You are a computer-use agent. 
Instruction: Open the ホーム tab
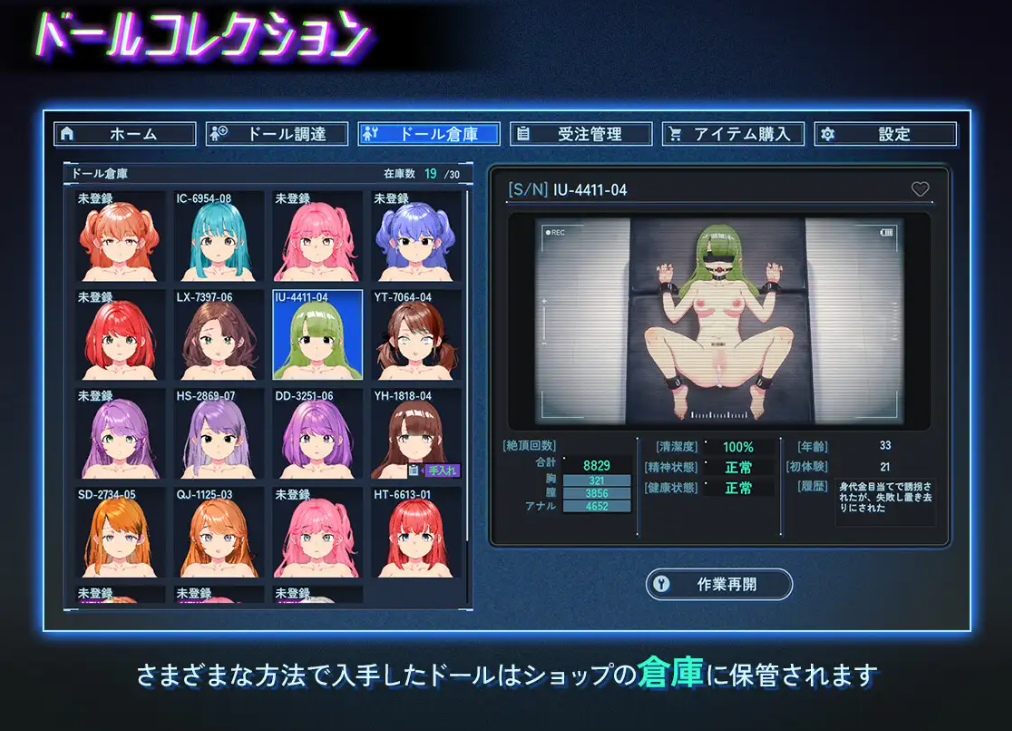pyautogui.click(x=125, y=134)
